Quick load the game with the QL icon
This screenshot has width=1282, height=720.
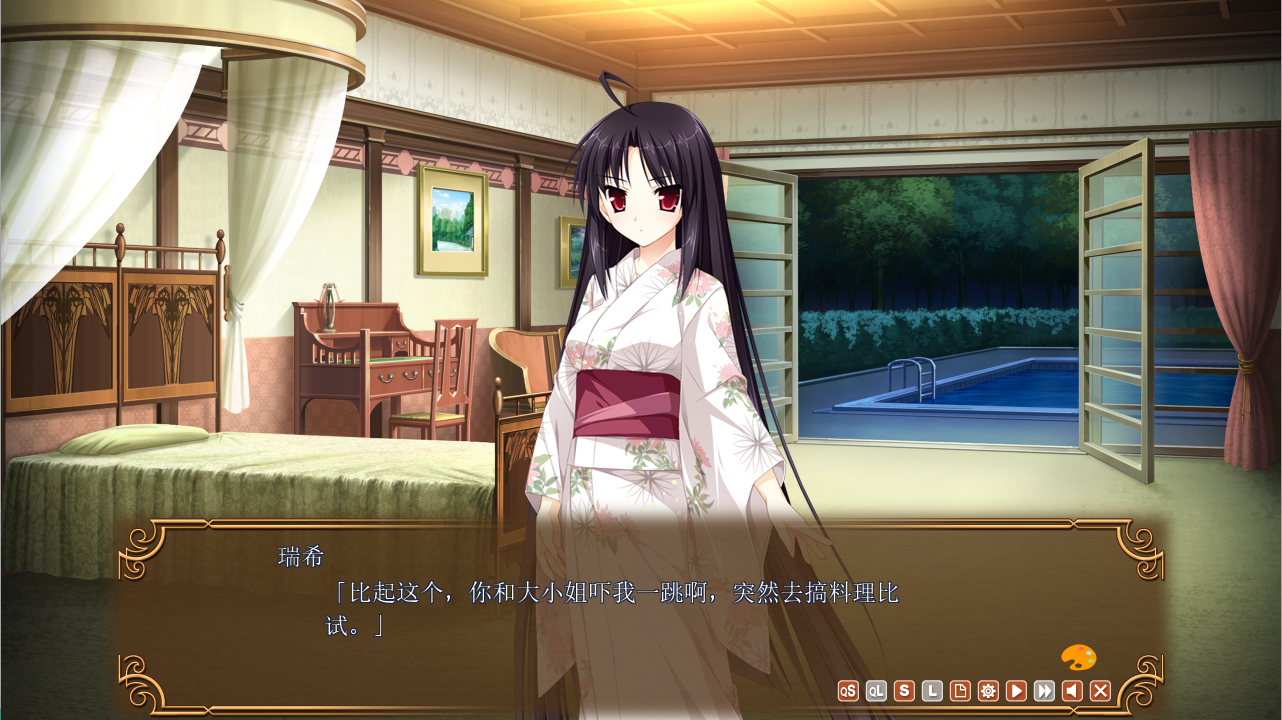(x=876, y=691)
